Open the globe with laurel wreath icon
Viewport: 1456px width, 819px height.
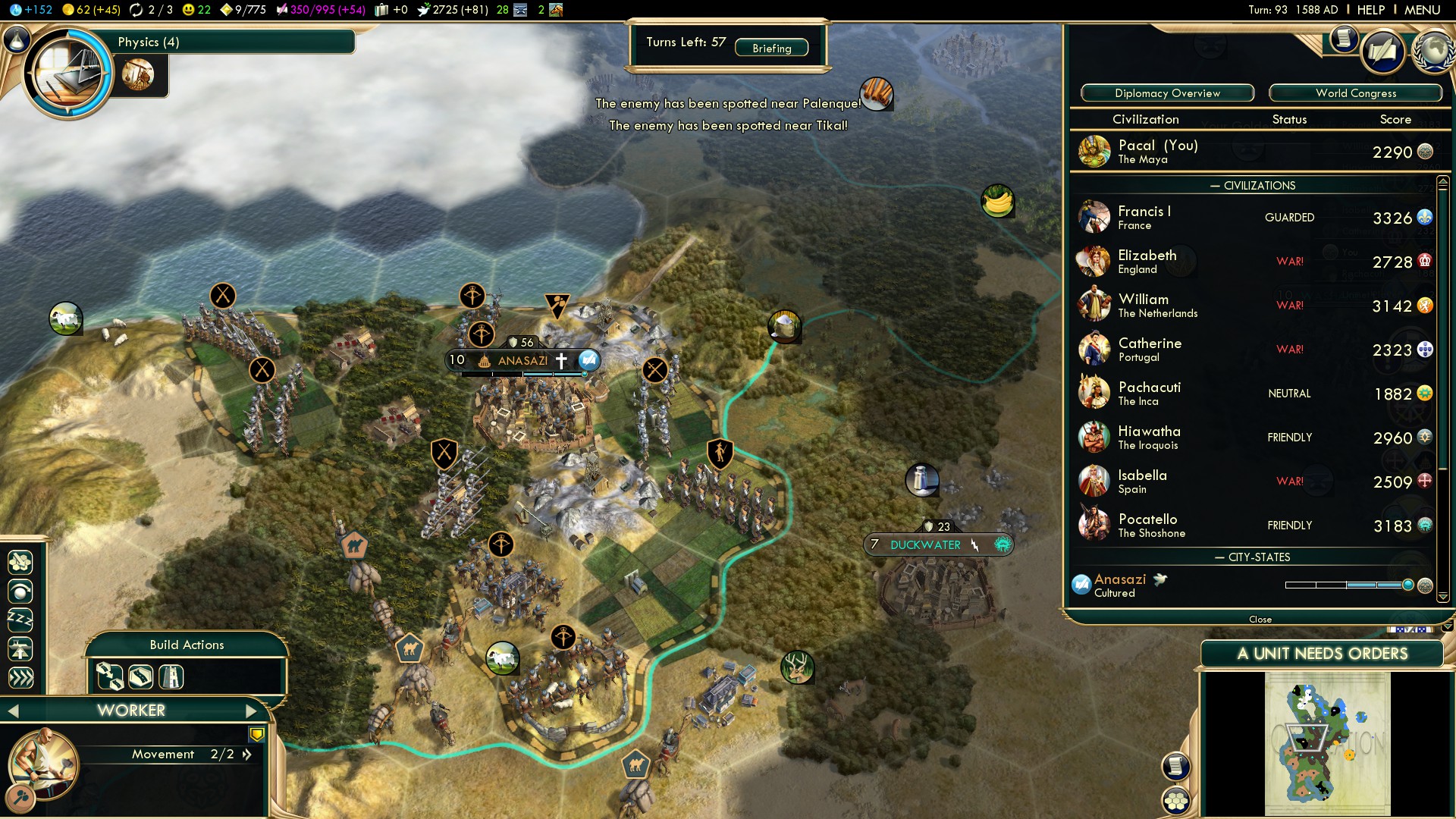click(1433, 52)
